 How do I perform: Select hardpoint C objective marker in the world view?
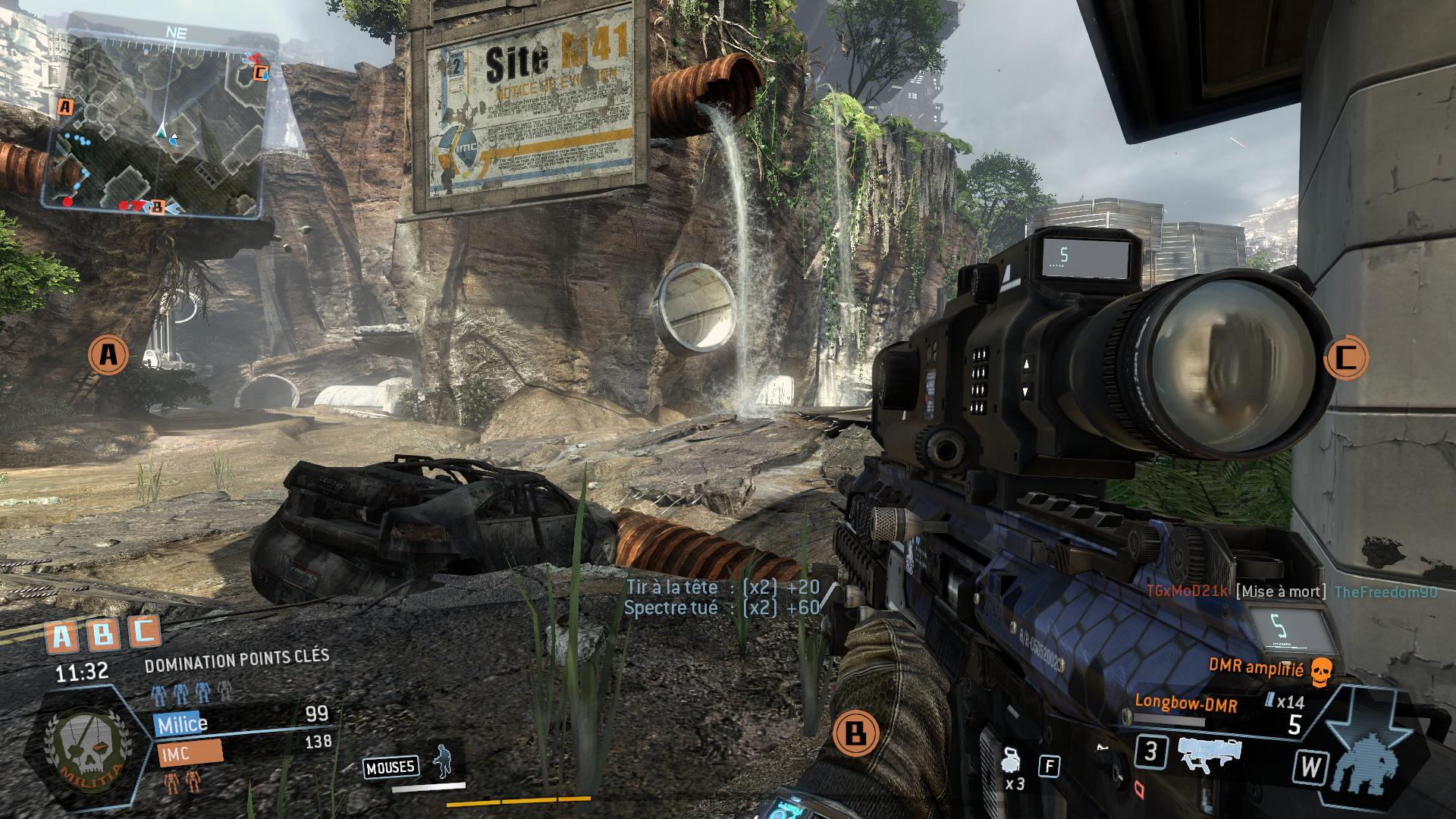click(1345, 357)
